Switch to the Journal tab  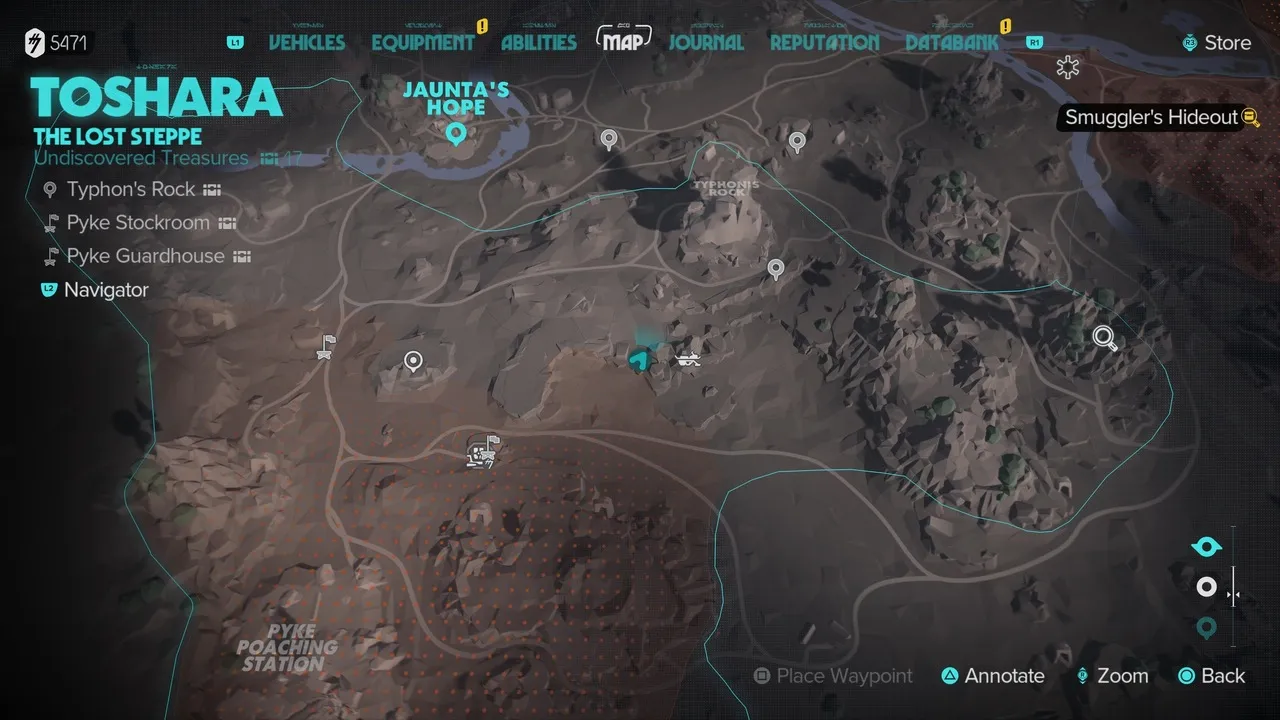(x=706, y=43)
